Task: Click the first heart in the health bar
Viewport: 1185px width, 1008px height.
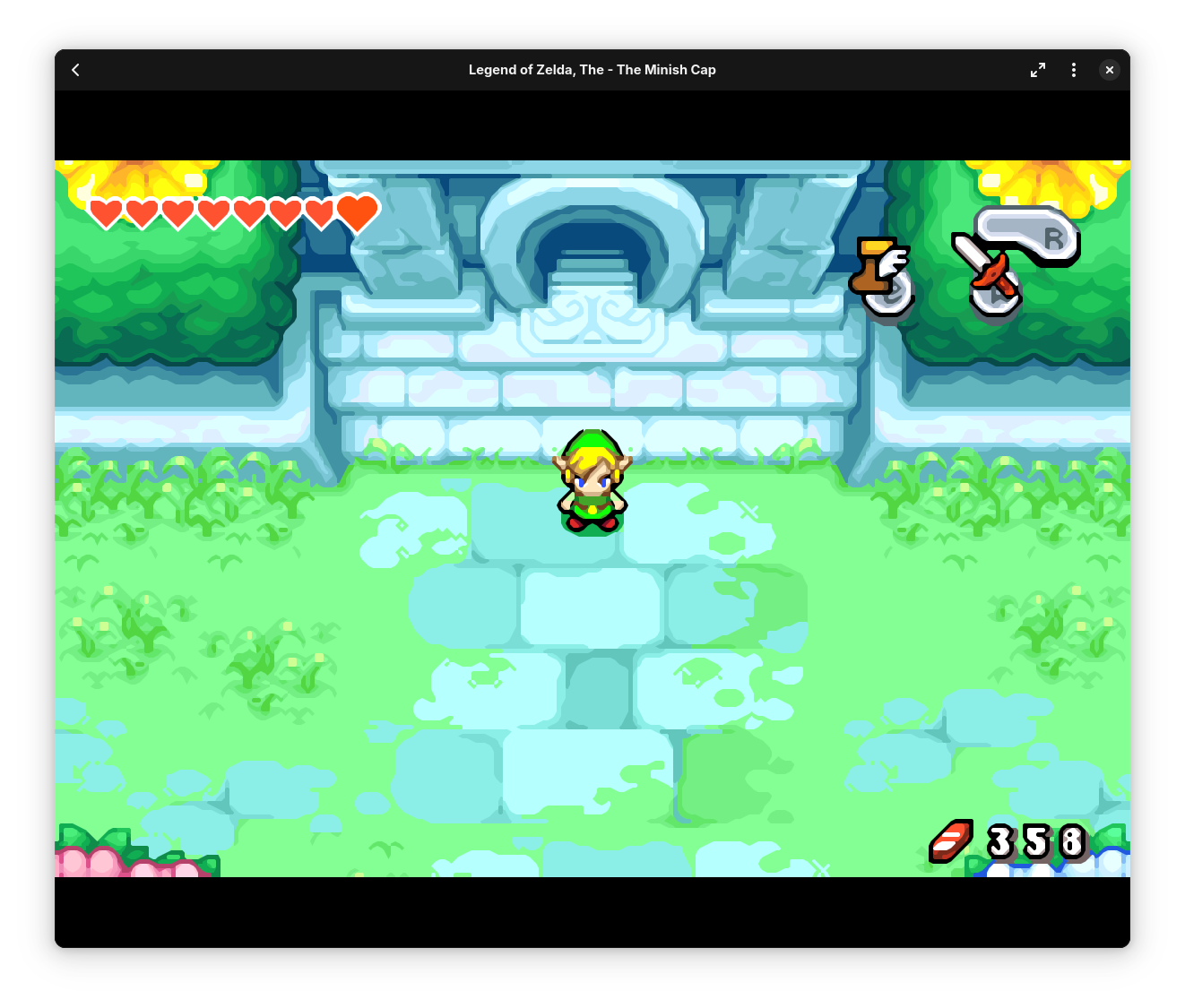Action: point(105,212)
